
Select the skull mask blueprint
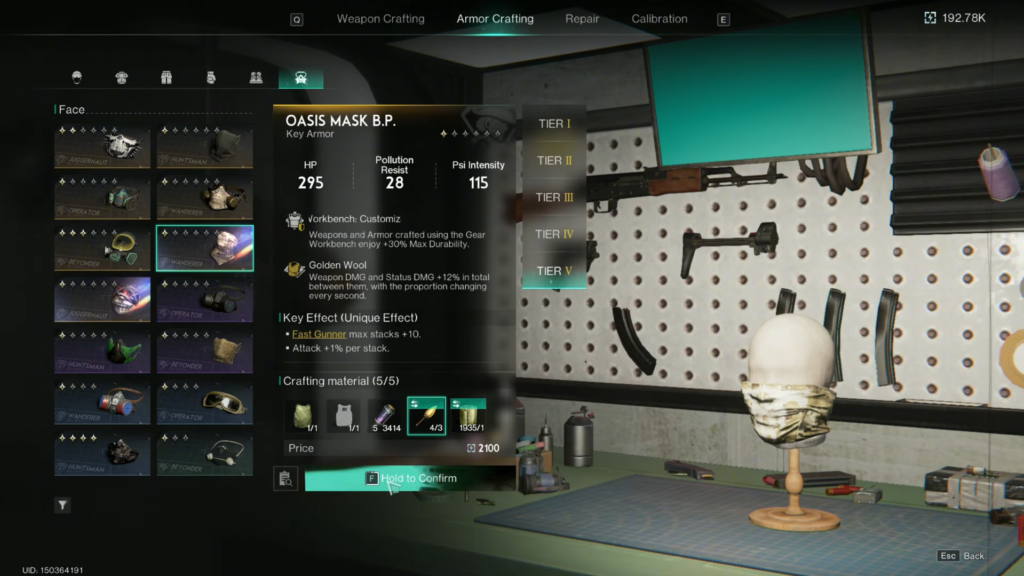pos(103,148)
